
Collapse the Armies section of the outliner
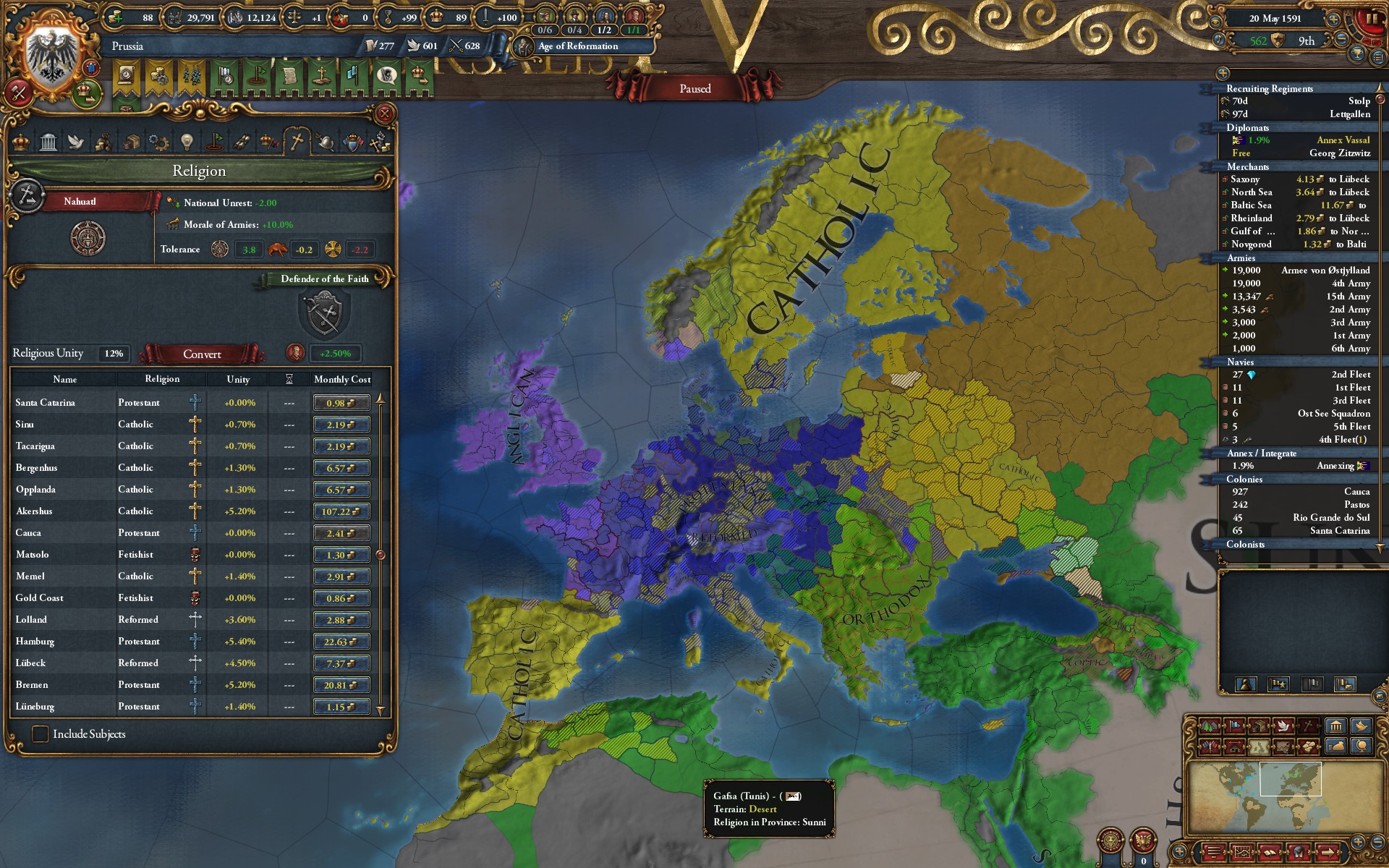[1273, 258]
